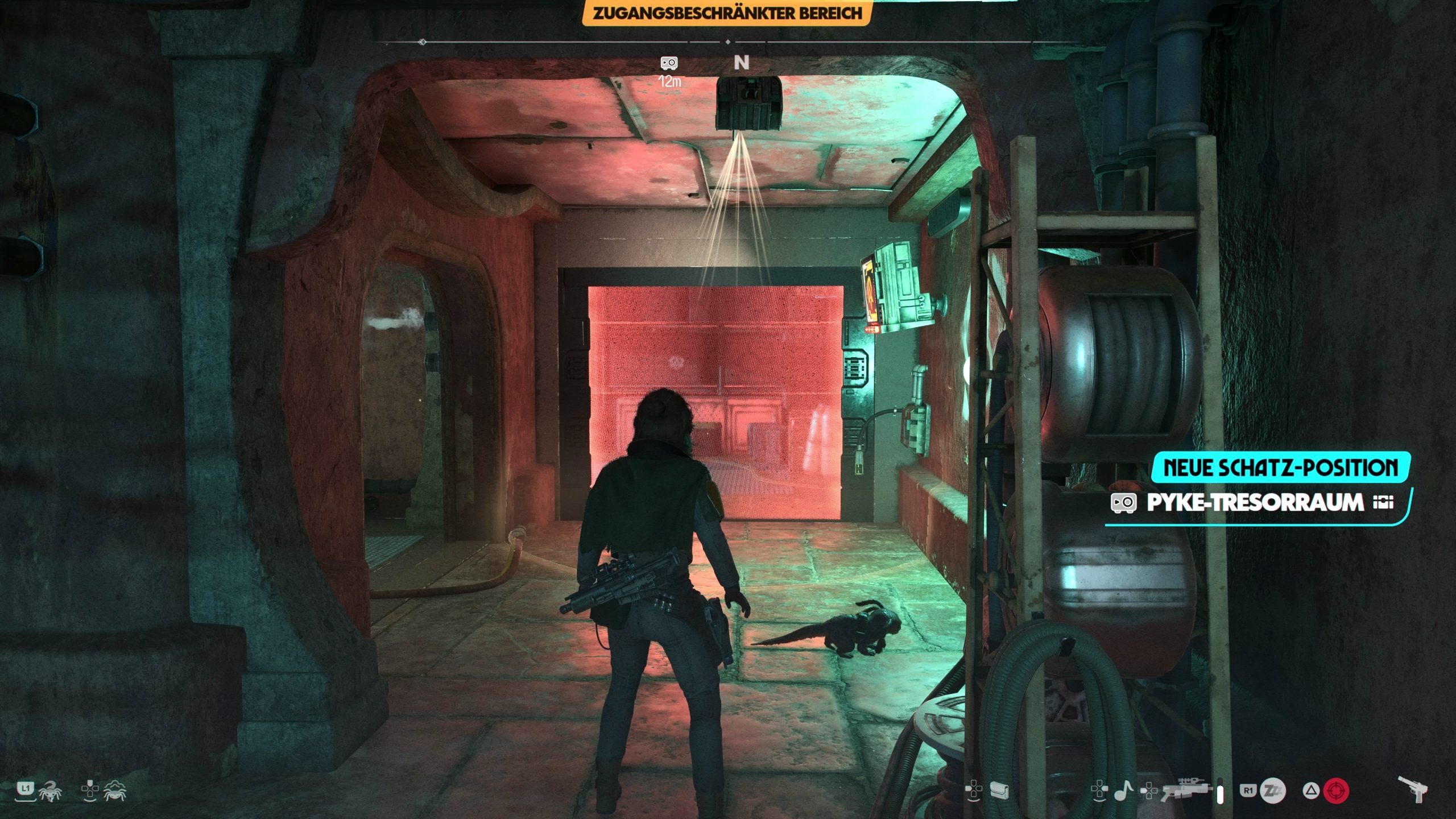Activate the Nix sense pulse icon
Viewport: 1456px width, 819px height.
(115, 790)
